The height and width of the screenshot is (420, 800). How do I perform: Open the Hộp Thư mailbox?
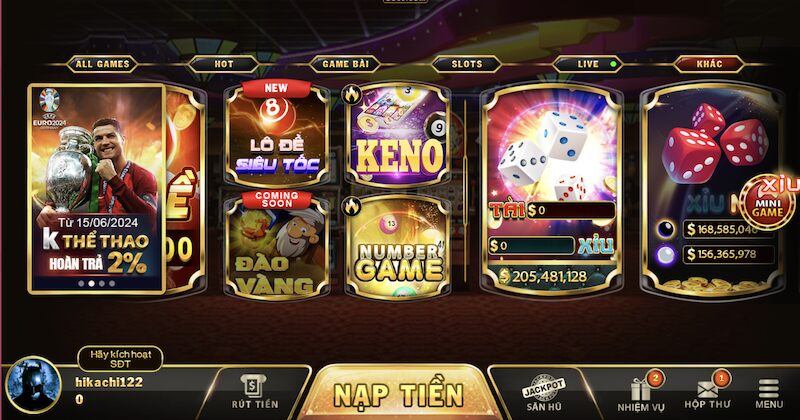tap(706, 393)
